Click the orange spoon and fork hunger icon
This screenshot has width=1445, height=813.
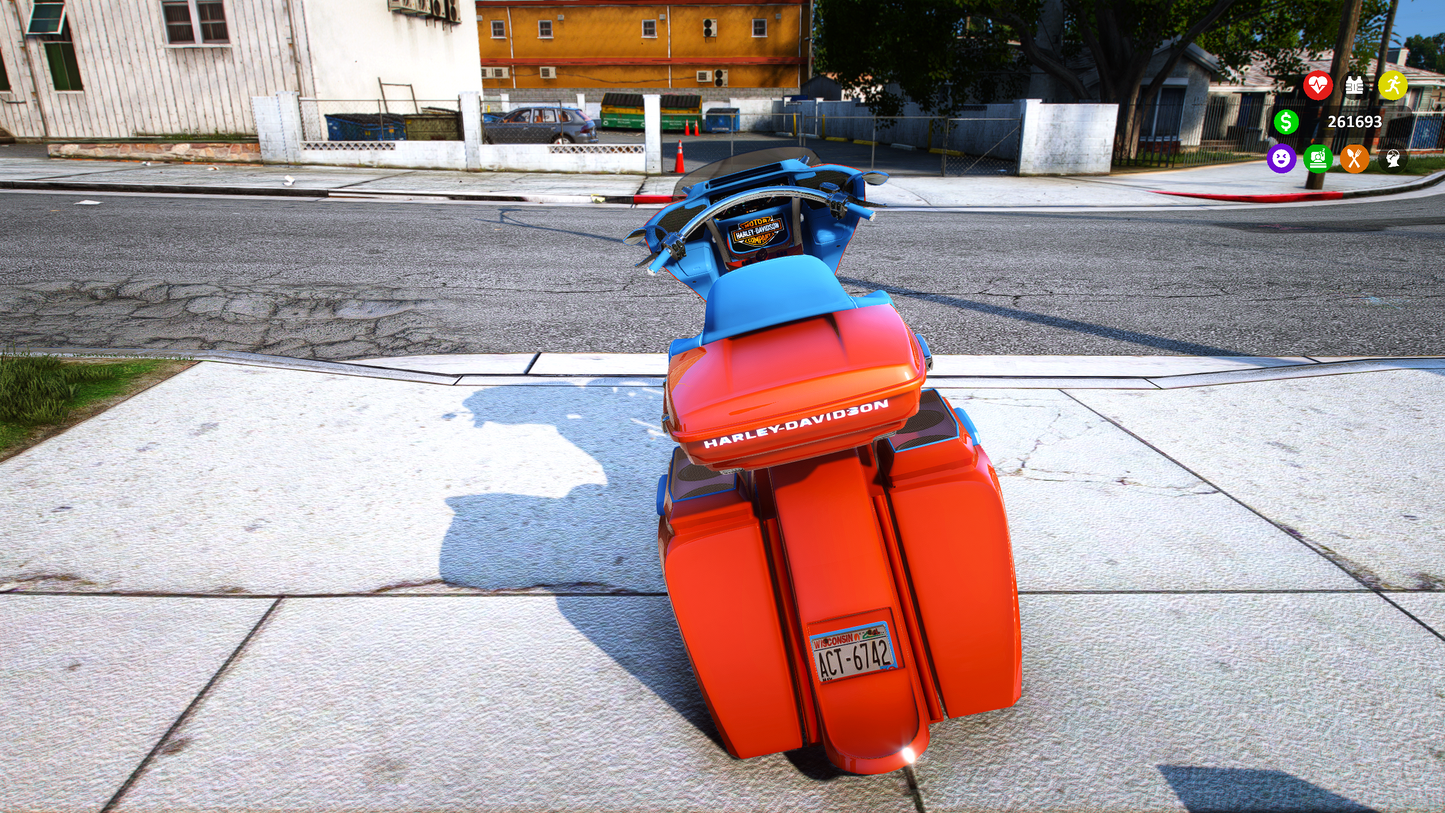point(1354,158)
